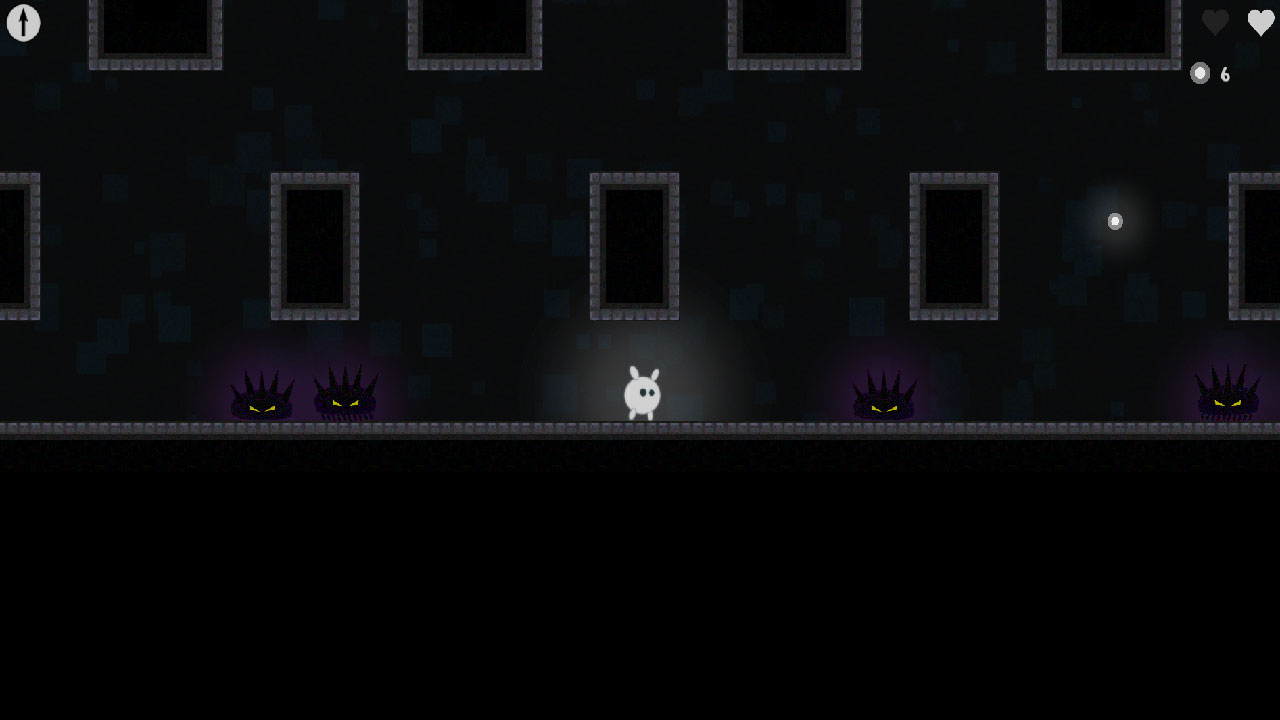Viewport: 1280px width, 720px height.
Task: Toggle the empty heart to refill health
Action: pyautogui.click(x=1216, y=23)
